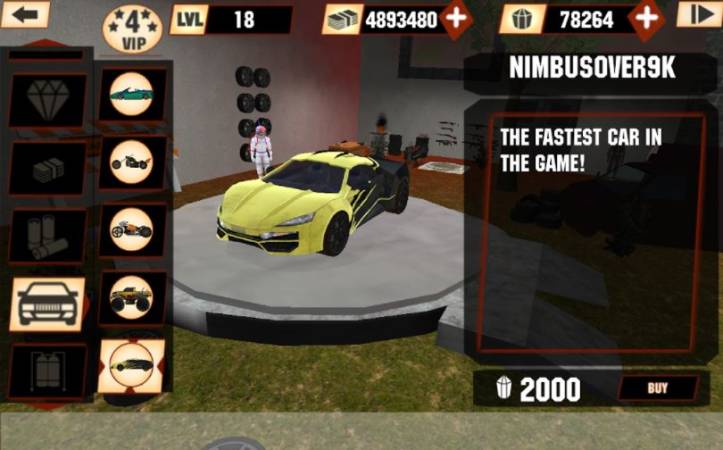This screenshot has width=723, height=450.
Task: Choose the vehicles category with car icon
Action: coord(47,303)
